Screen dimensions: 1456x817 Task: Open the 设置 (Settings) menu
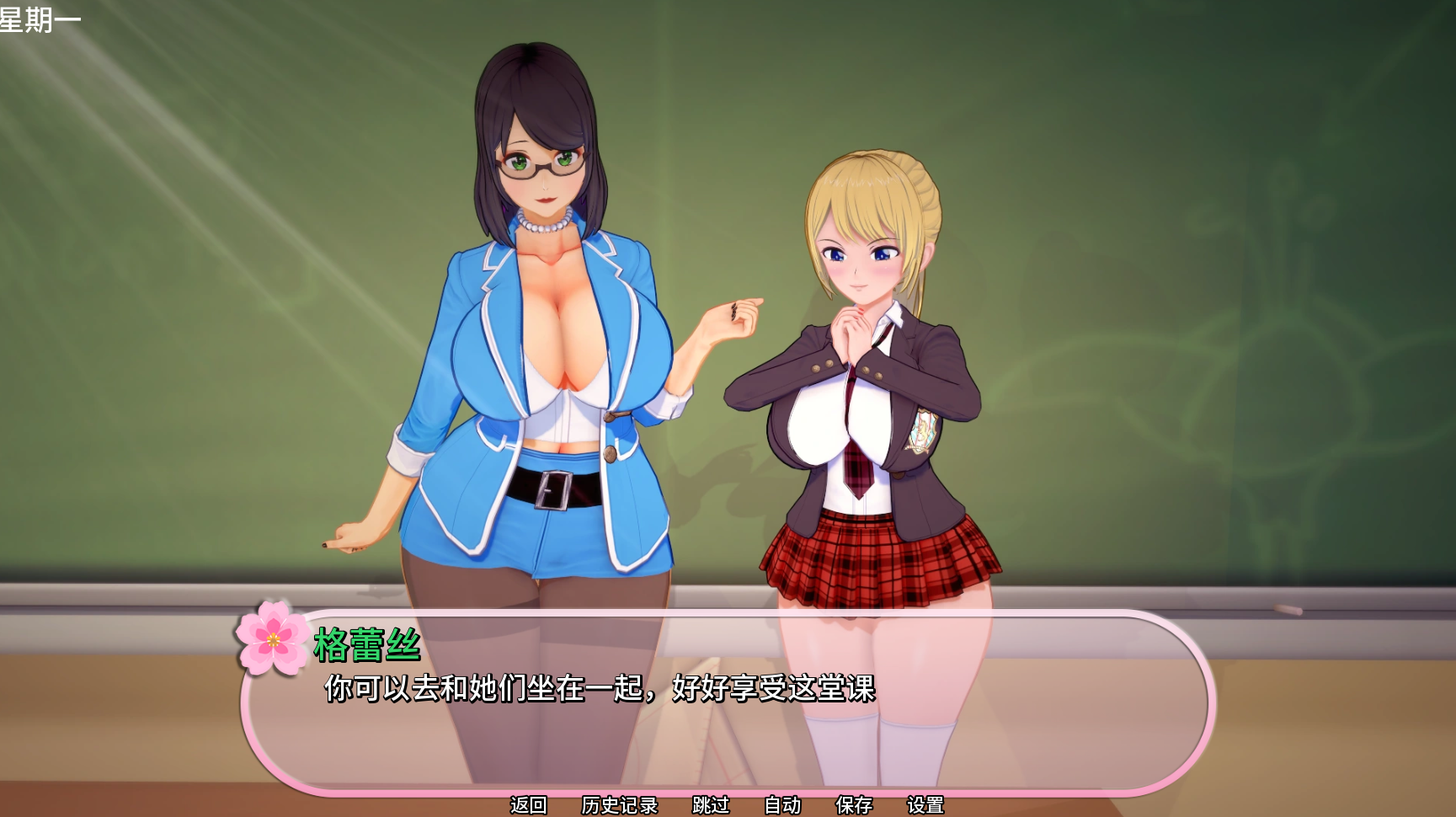pyautogui.click(x=925, y=805)
